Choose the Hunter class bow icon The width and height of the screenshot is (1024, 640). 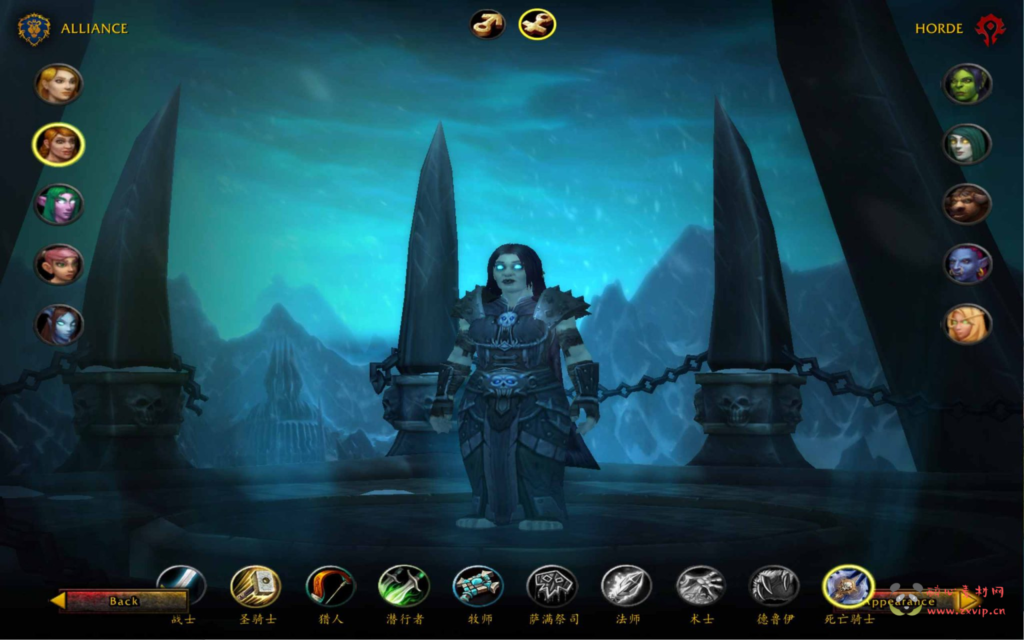pos(330,586)
